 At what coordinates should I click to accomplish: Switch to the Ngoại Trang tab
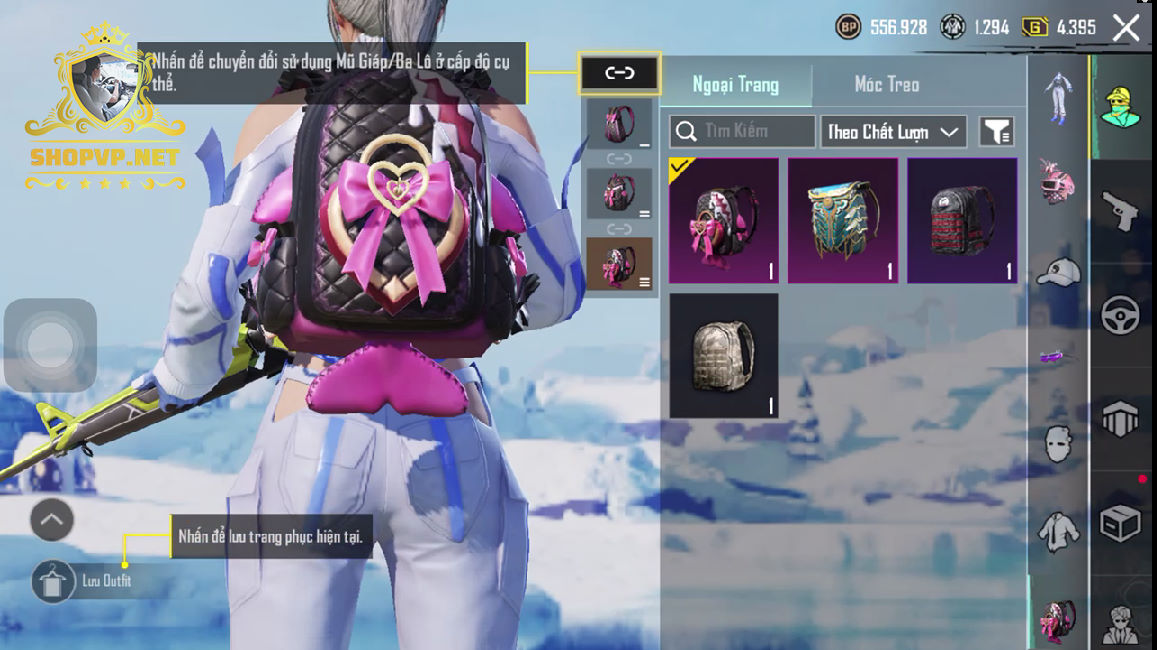click(736, 85)
